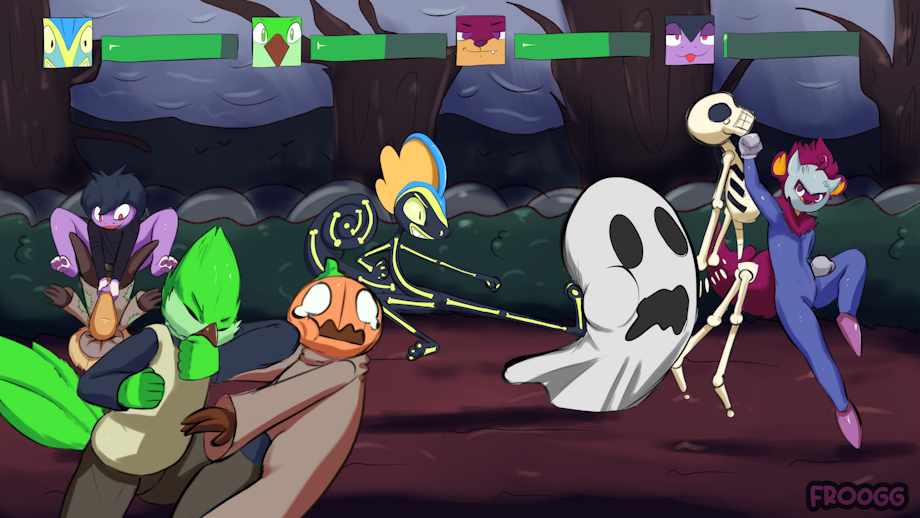The image size is (920, 518).
Task: Choose the orange-faced fanged character portrait
Action: tap(480, 41)
